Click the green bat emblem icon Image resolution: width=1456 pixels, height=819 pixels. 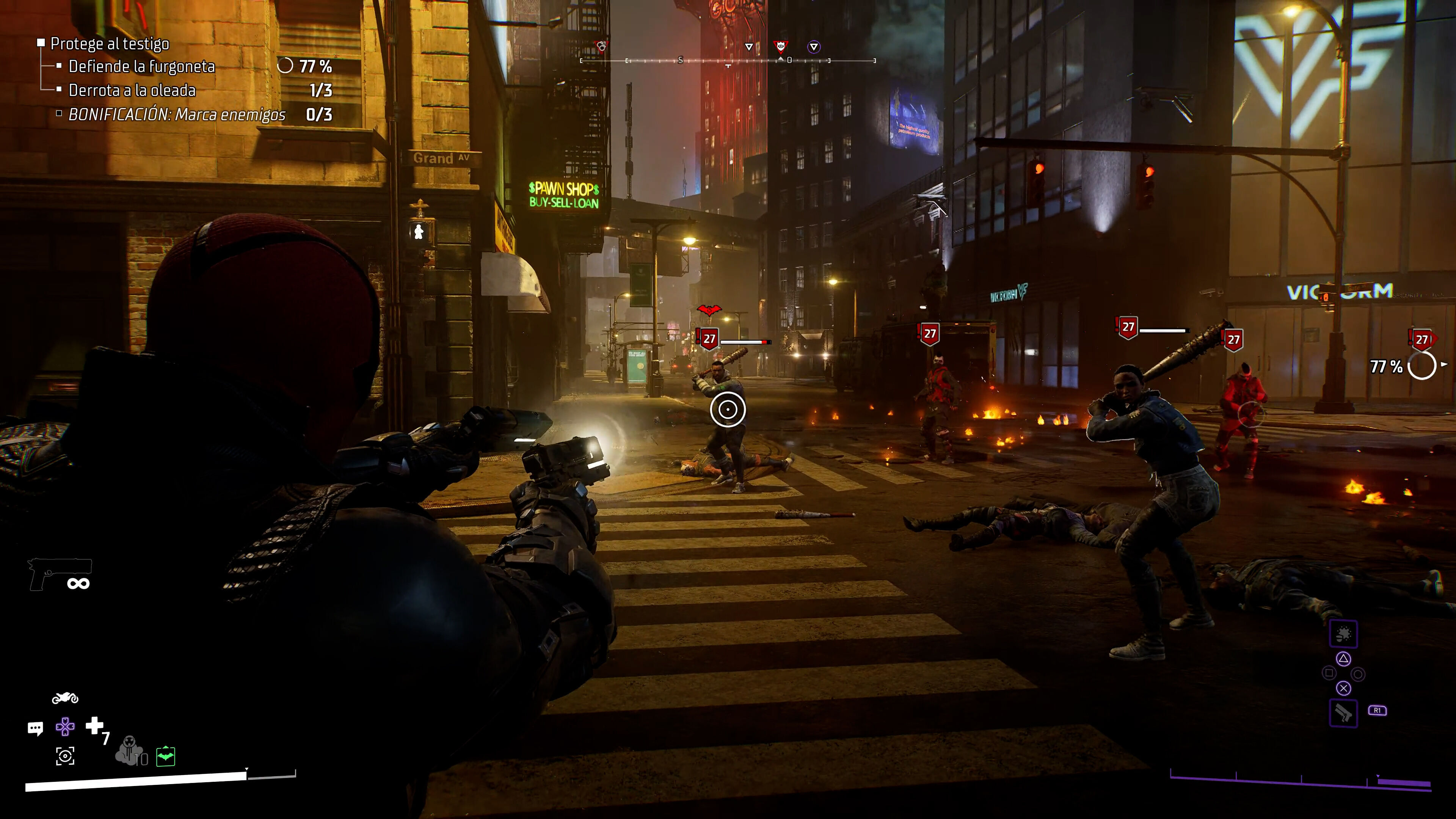pos(166,756)
